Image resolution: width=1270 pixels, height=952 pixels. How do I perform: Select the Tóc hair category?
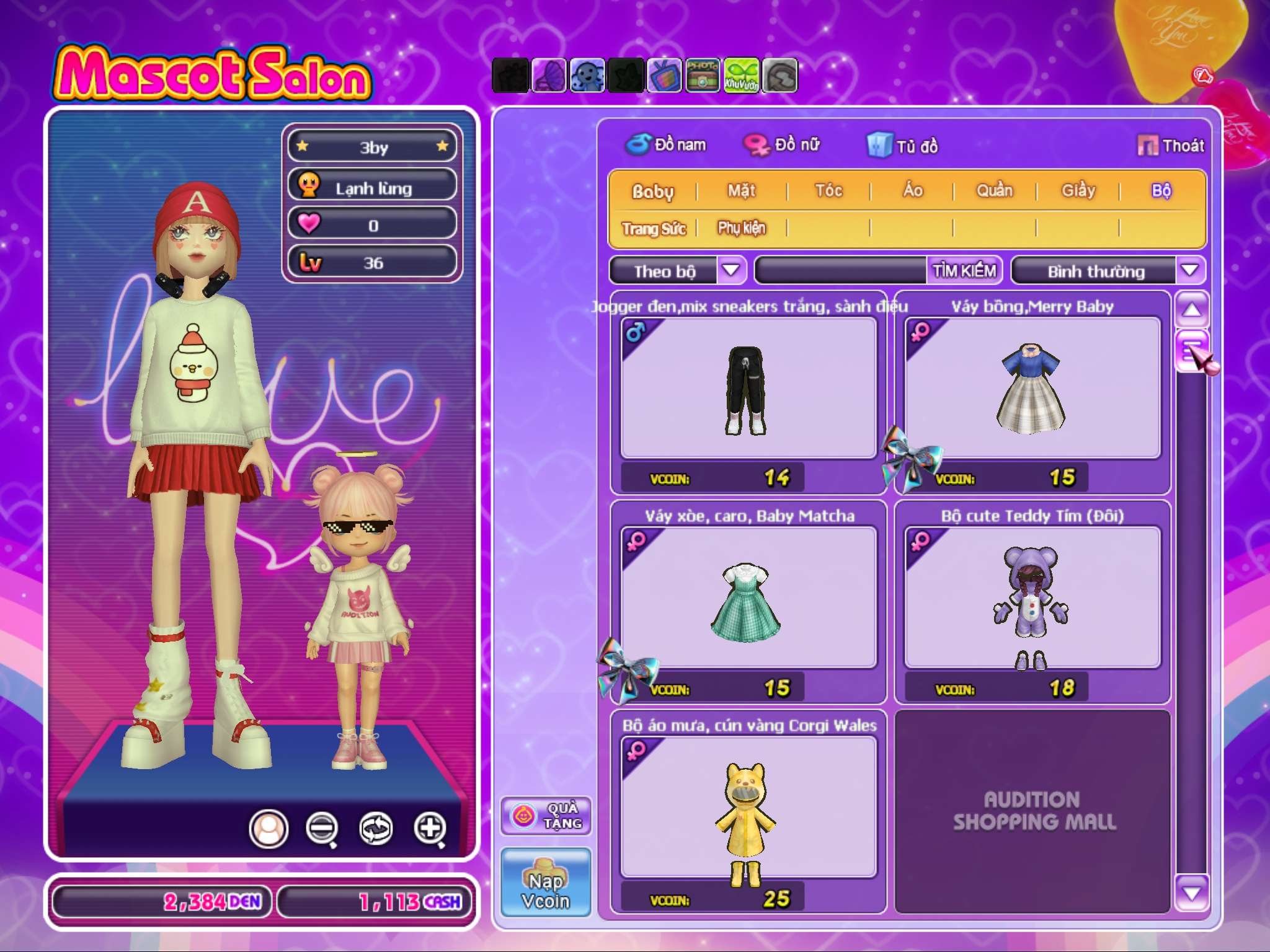[828, 190]
